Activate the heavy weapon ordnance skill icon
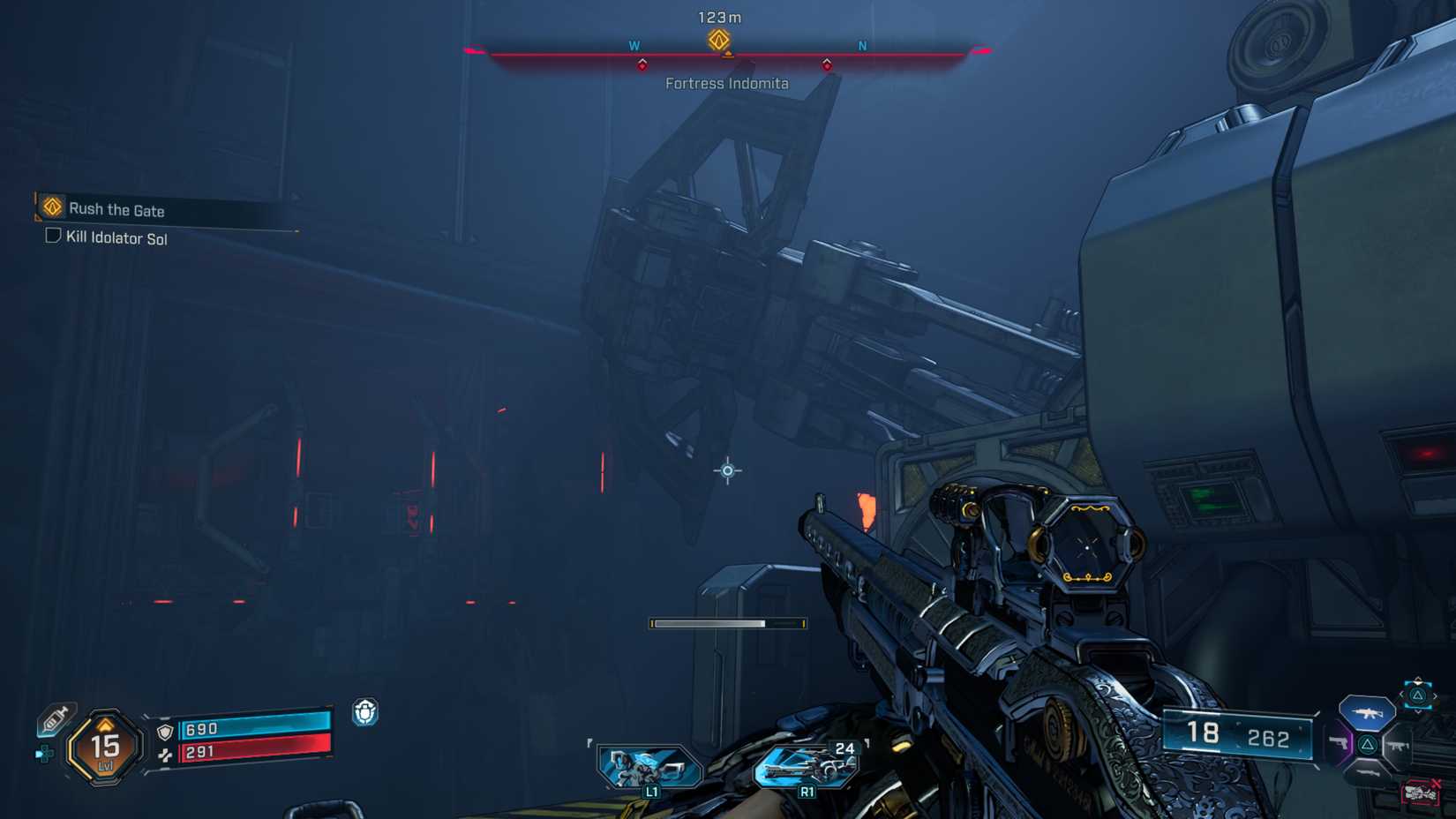 tap(807, 766)
